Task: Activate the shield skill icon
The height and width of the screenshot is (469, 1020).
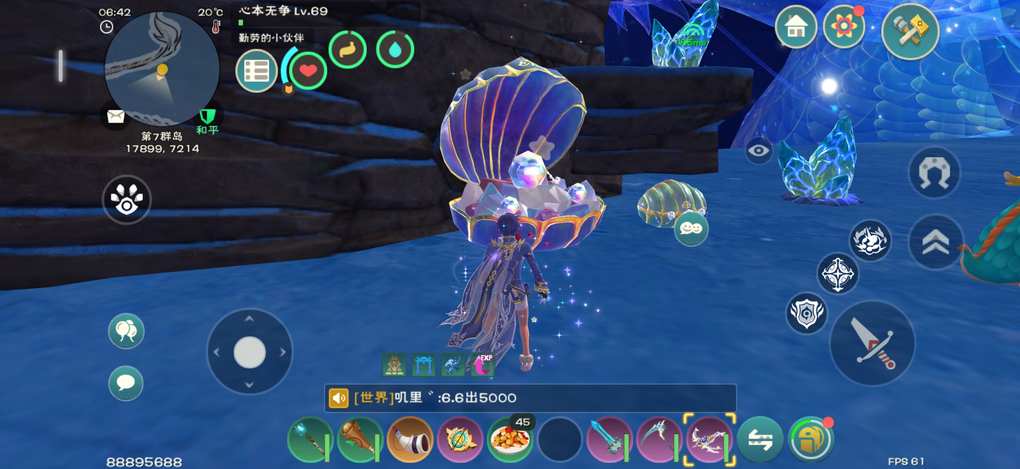Action: (806, 313)
